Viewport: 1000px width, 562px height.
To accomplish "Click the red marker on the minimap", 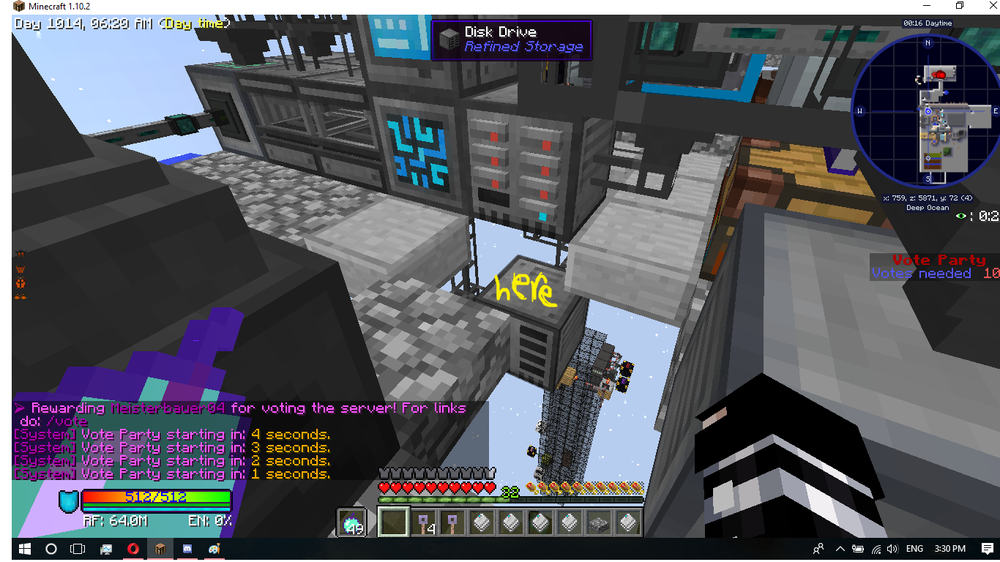I will [x=939, y=74].
